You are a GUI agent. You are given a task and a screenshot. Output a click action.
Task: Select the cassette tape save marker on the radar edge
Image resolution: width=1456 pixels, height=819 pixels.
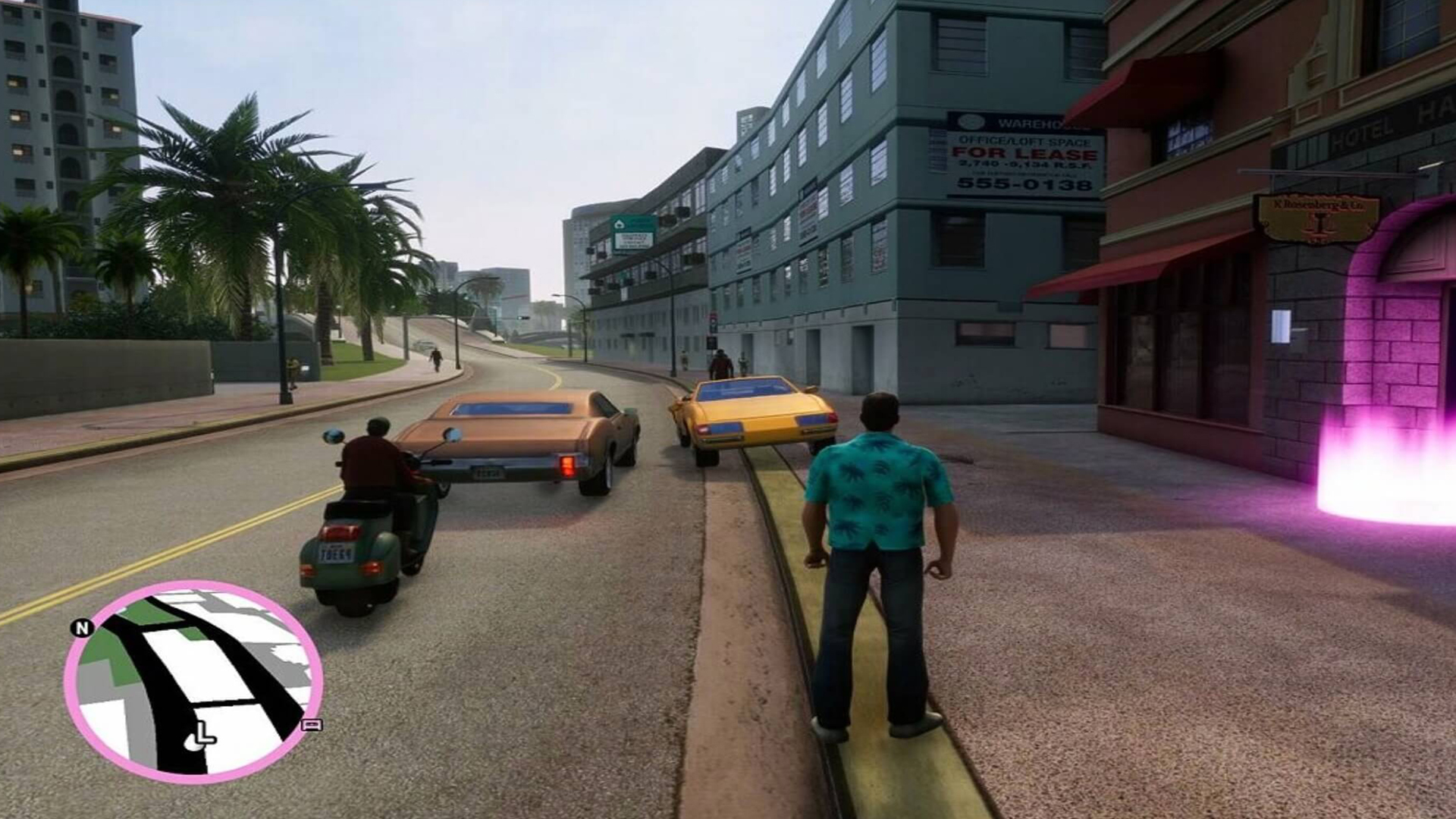pos(312,725)
